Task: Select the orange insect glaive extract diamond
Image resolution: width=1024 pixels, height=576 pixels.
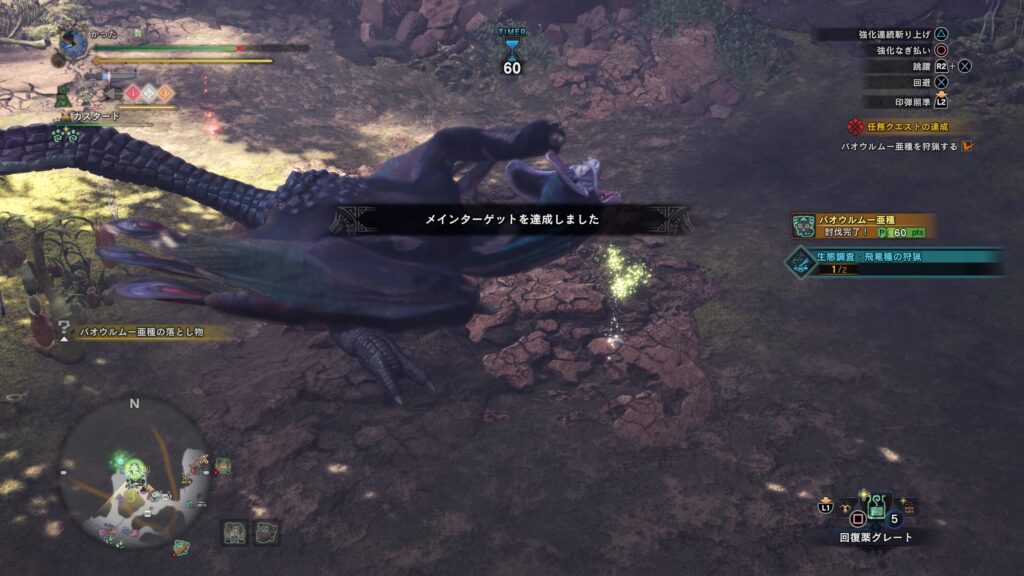Action: pos(166,93)
